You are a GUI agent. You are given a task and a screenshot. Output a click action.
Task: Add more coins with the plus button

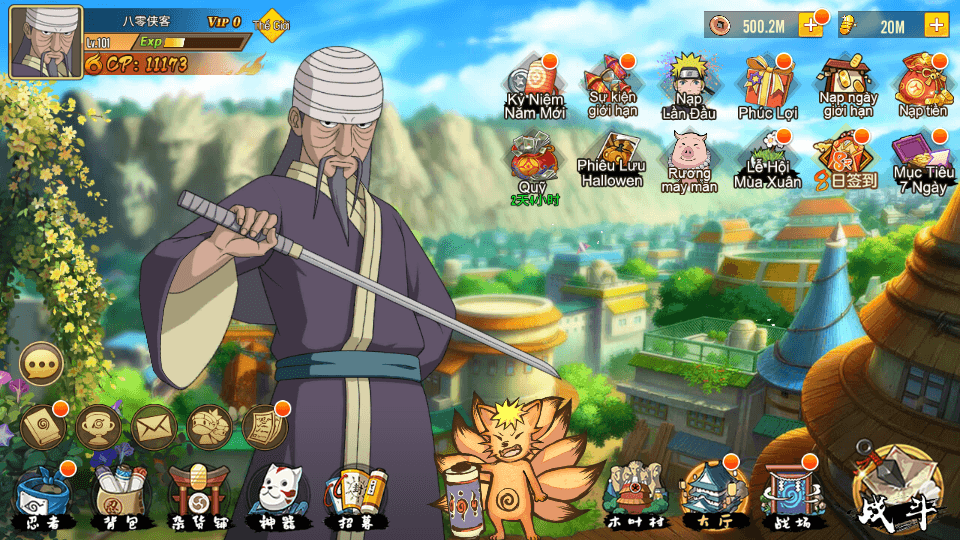click(x=809, y=26)
